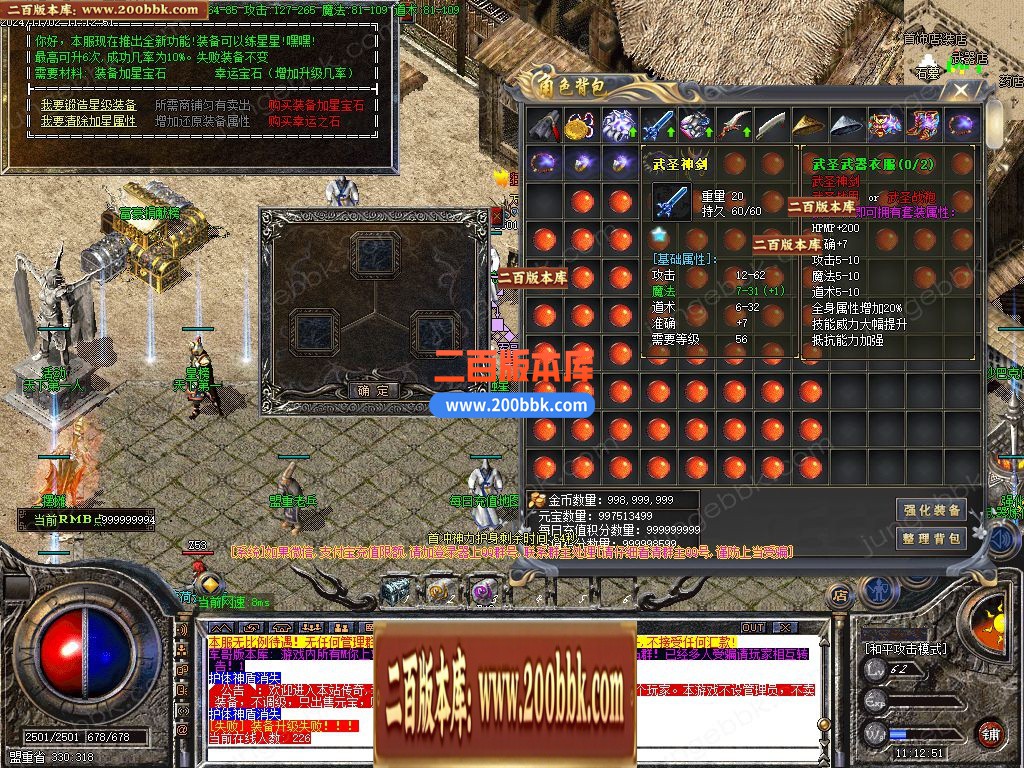Close the forging panel with its red X
This screenshot has width=1024, height=768.
coord(497,215)
